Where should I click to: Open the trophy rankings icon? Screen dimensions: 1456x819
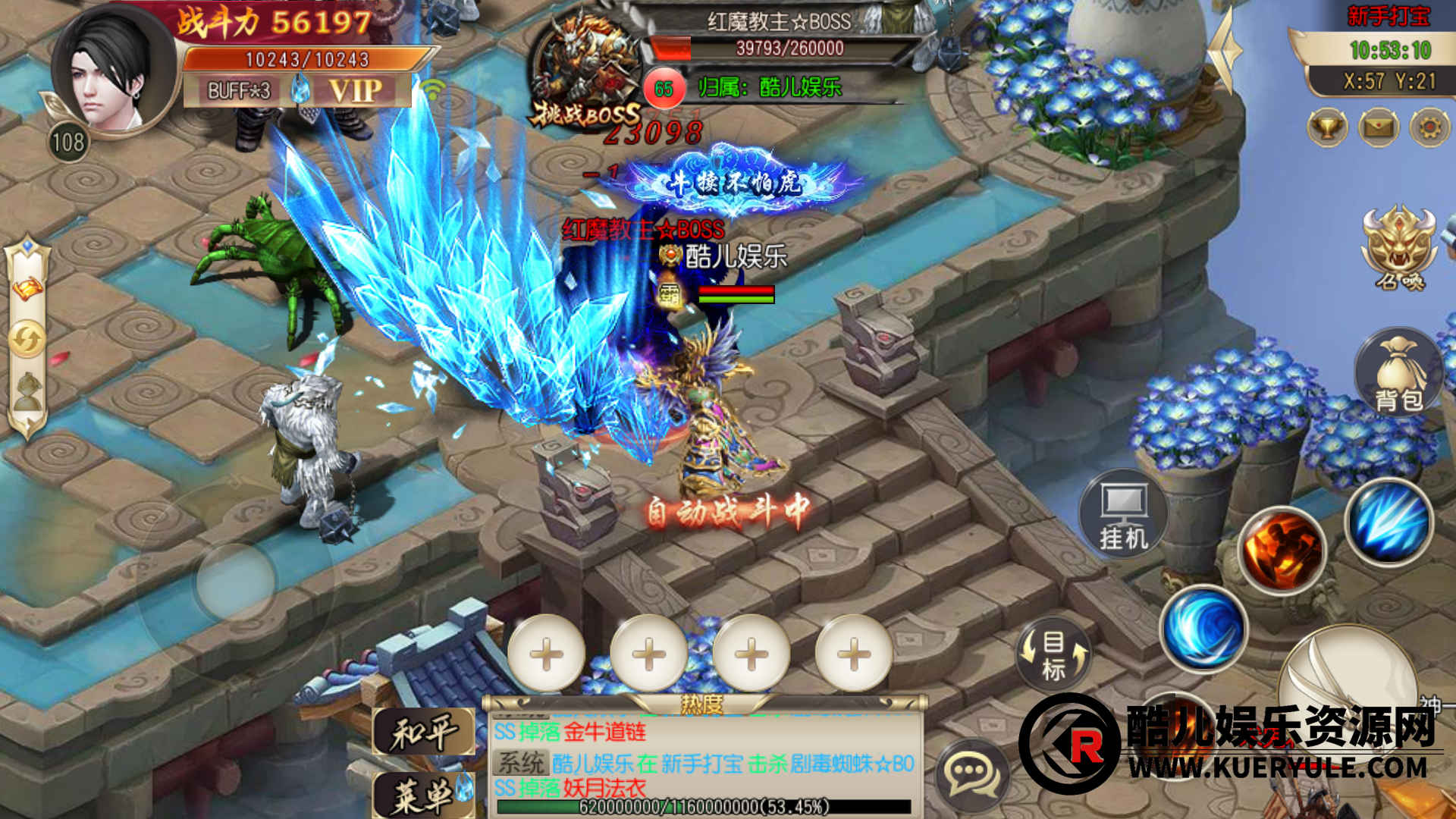[1327, 127]
